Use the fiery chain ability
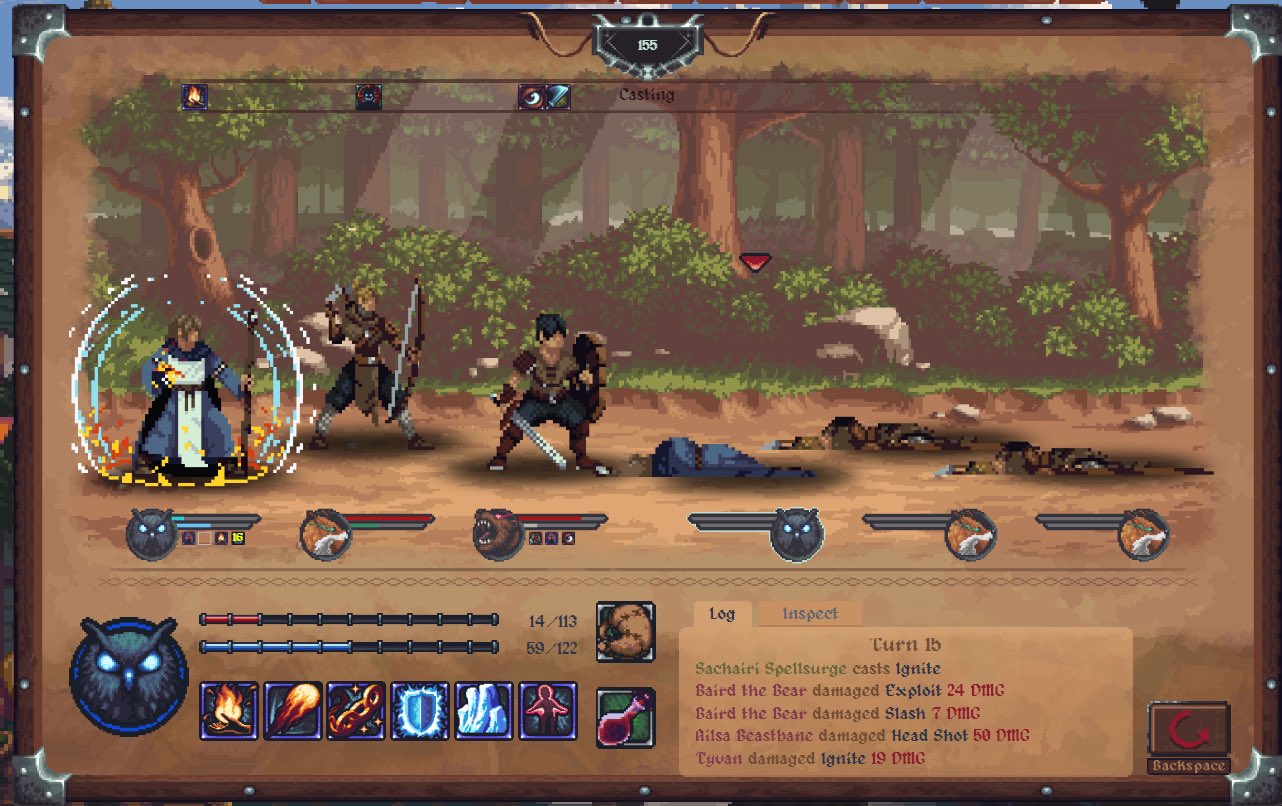The height and width of the screenshot is (806, 1282). coord(357,711)
